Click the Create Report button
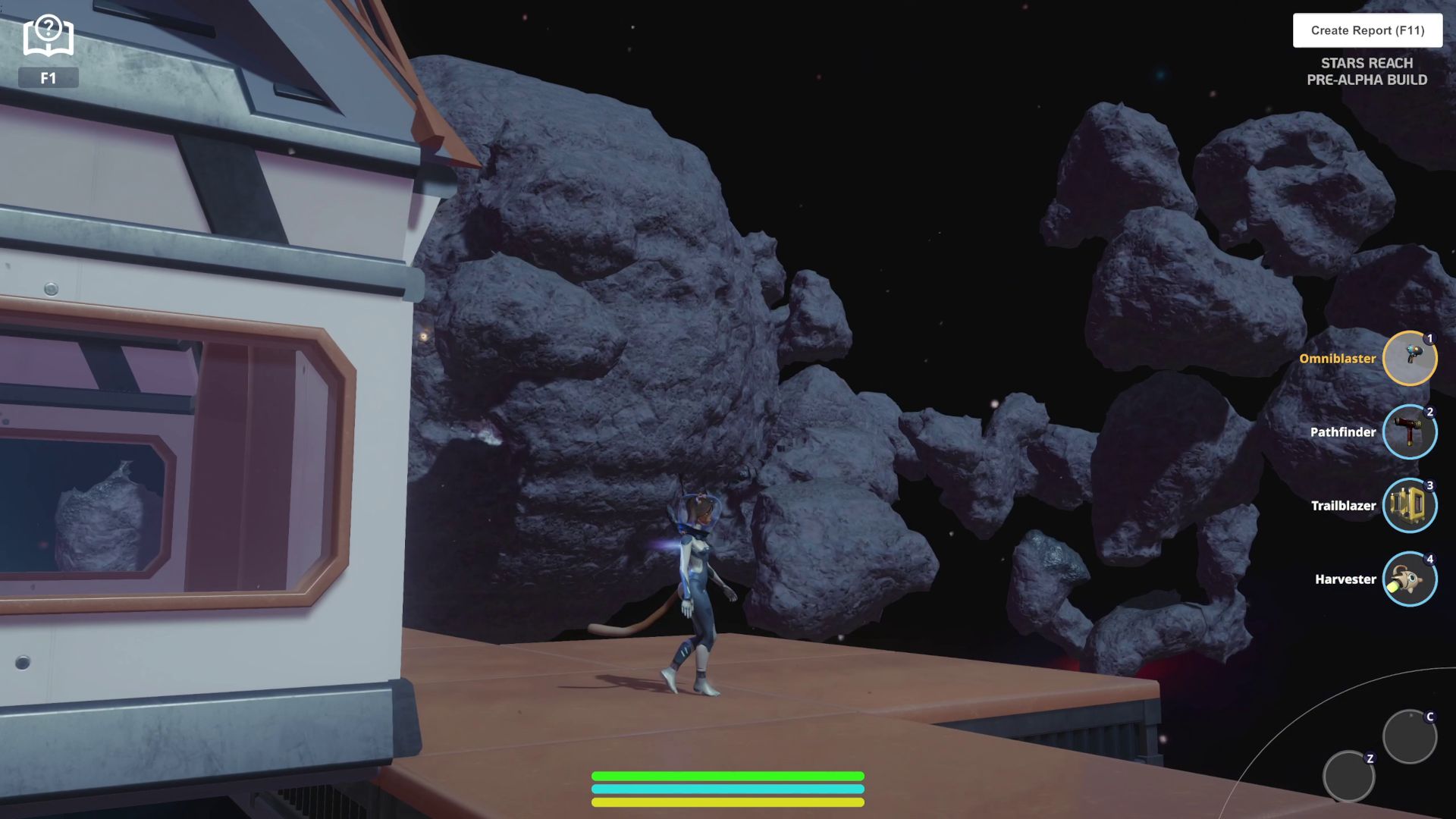This screenshot has height=819, width=1456. pyautogui.click(x=1367, y=30)
